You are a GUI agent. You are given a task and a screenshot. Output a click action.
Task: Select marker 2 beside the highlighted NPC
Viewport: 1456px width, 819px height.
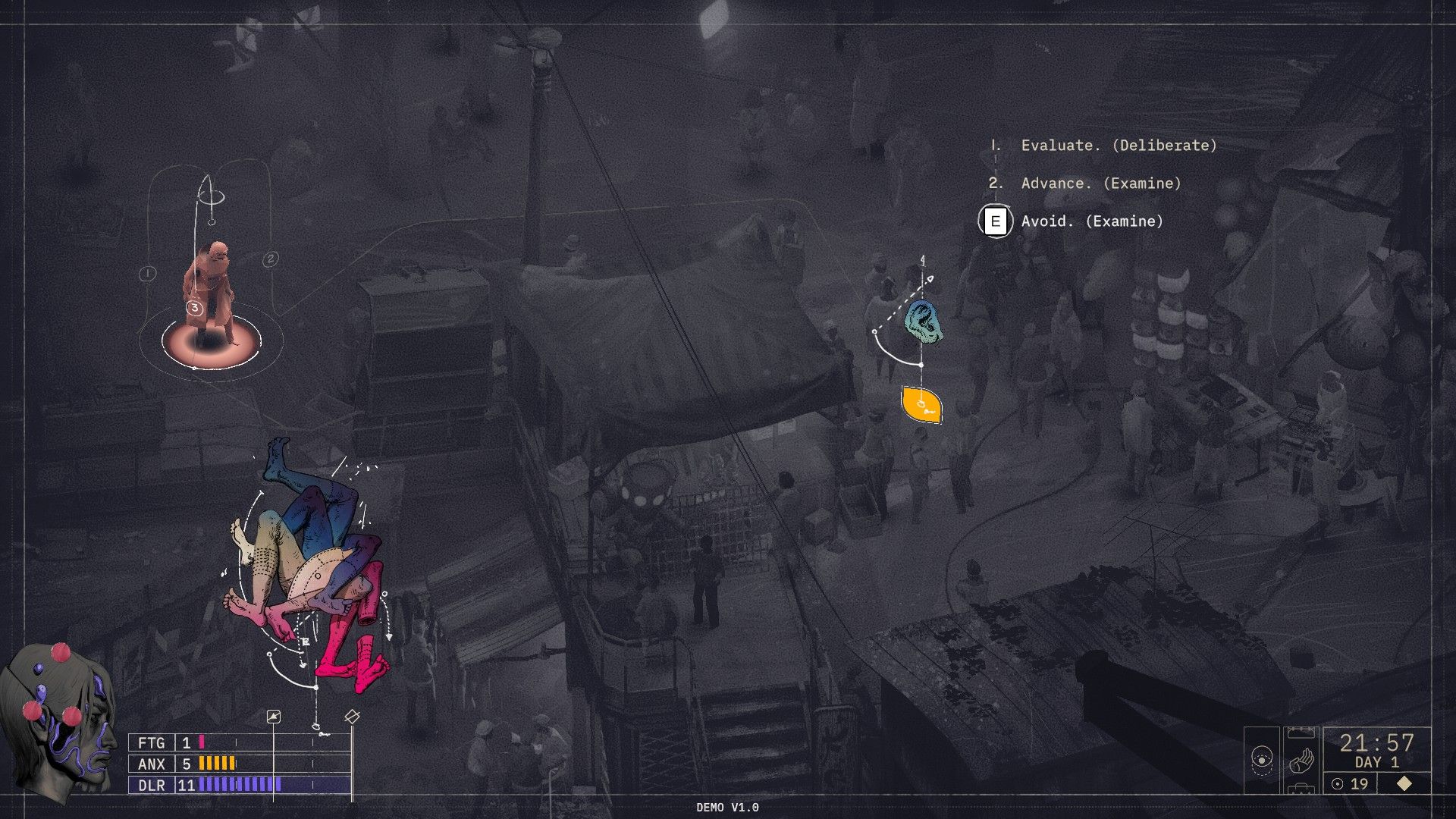pyautogui.click(x=271, y=259)
